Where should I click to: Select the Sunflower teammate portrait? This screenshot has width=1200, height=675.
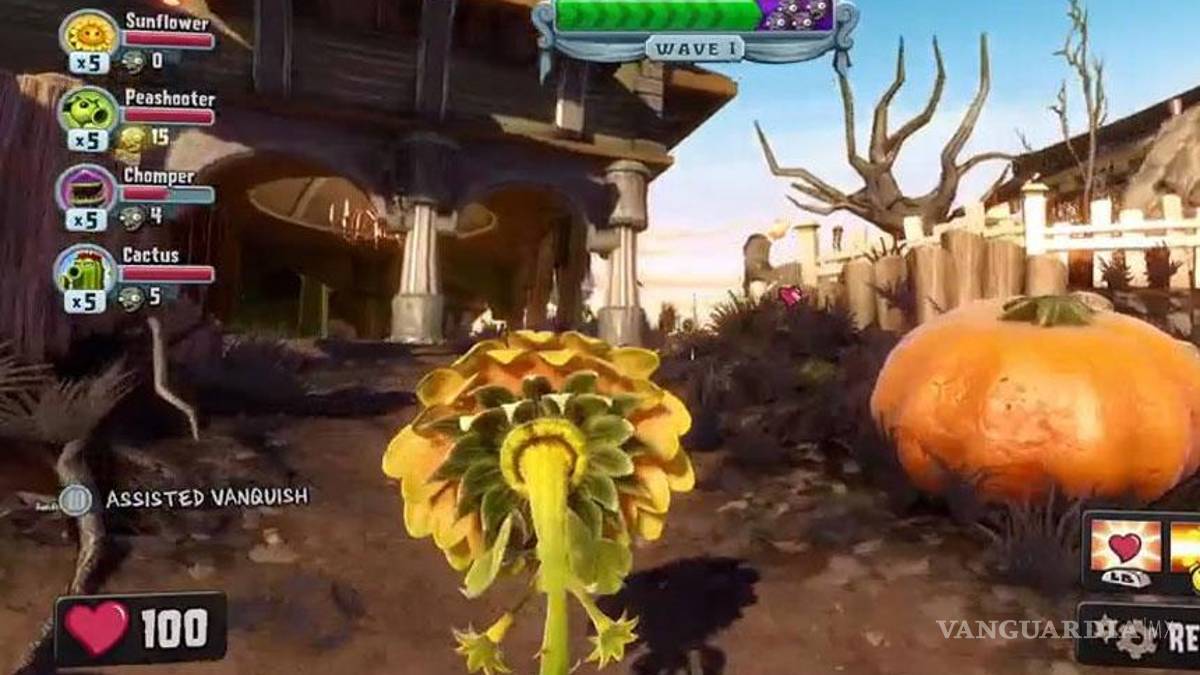click(89, 34)
